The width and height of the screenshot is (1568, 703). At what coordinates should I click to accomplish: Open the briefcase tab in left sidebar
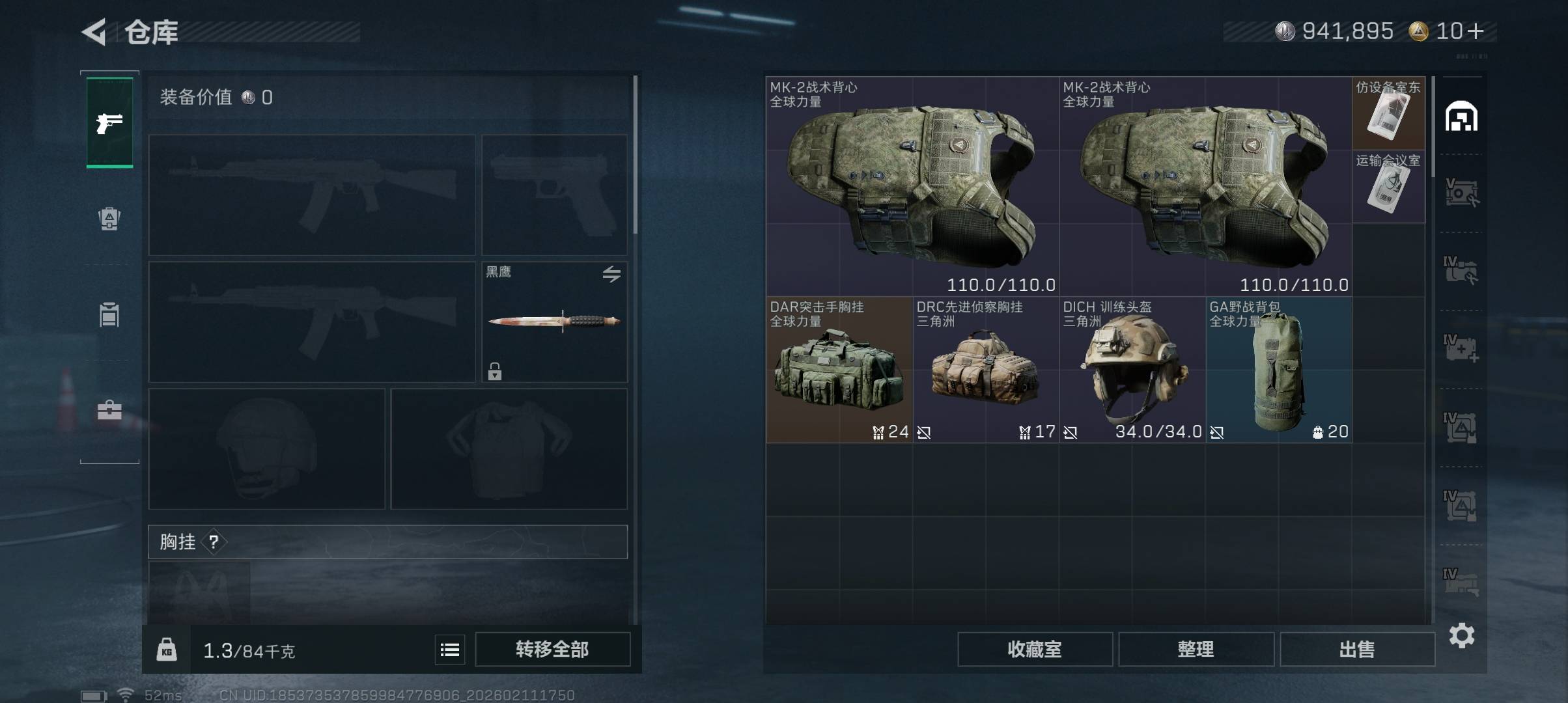(x=109, y=410)
